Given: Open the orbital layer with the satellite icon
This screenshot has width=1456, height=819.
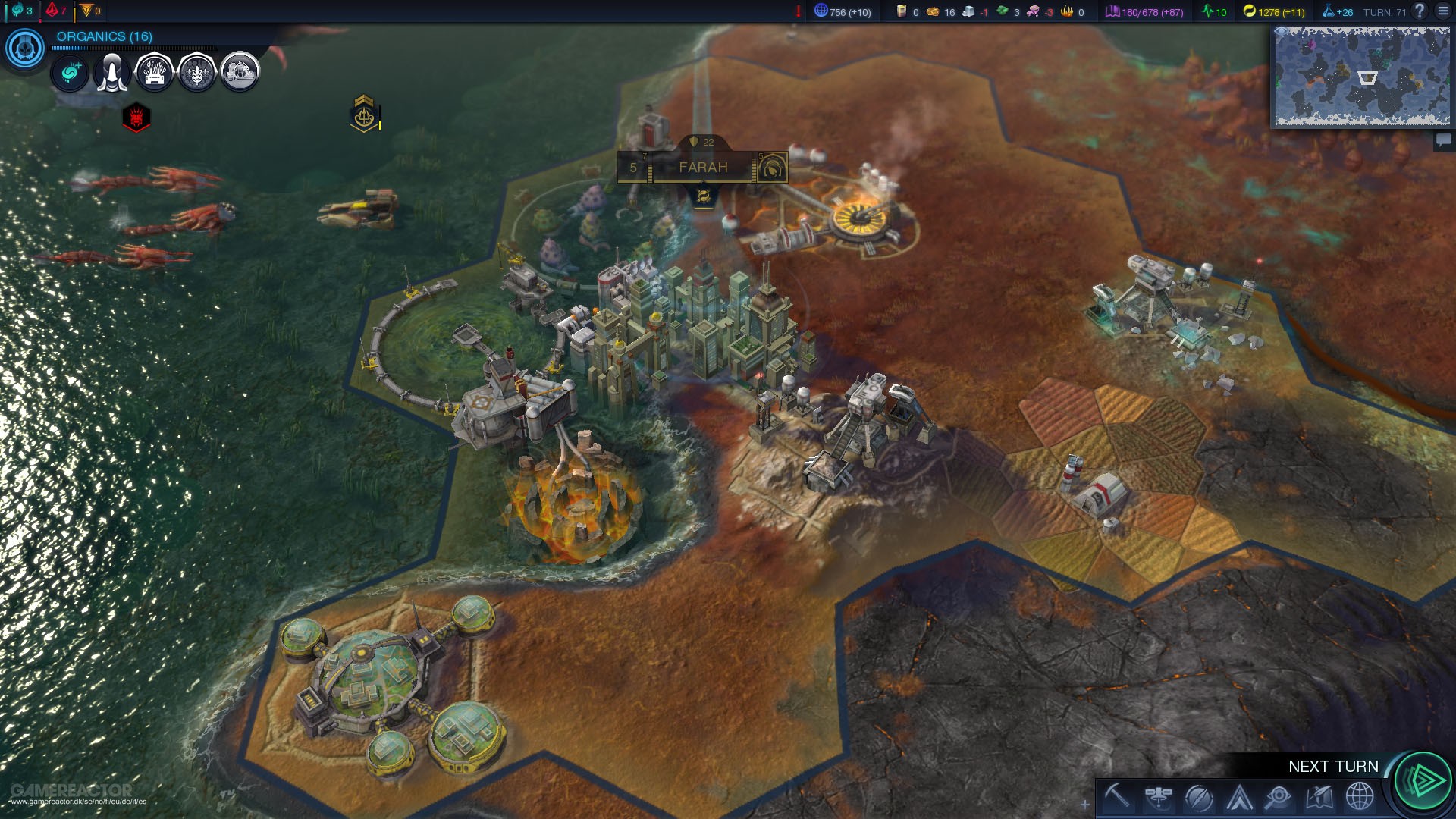Looking at the screenshot, I should (1156, 797).
